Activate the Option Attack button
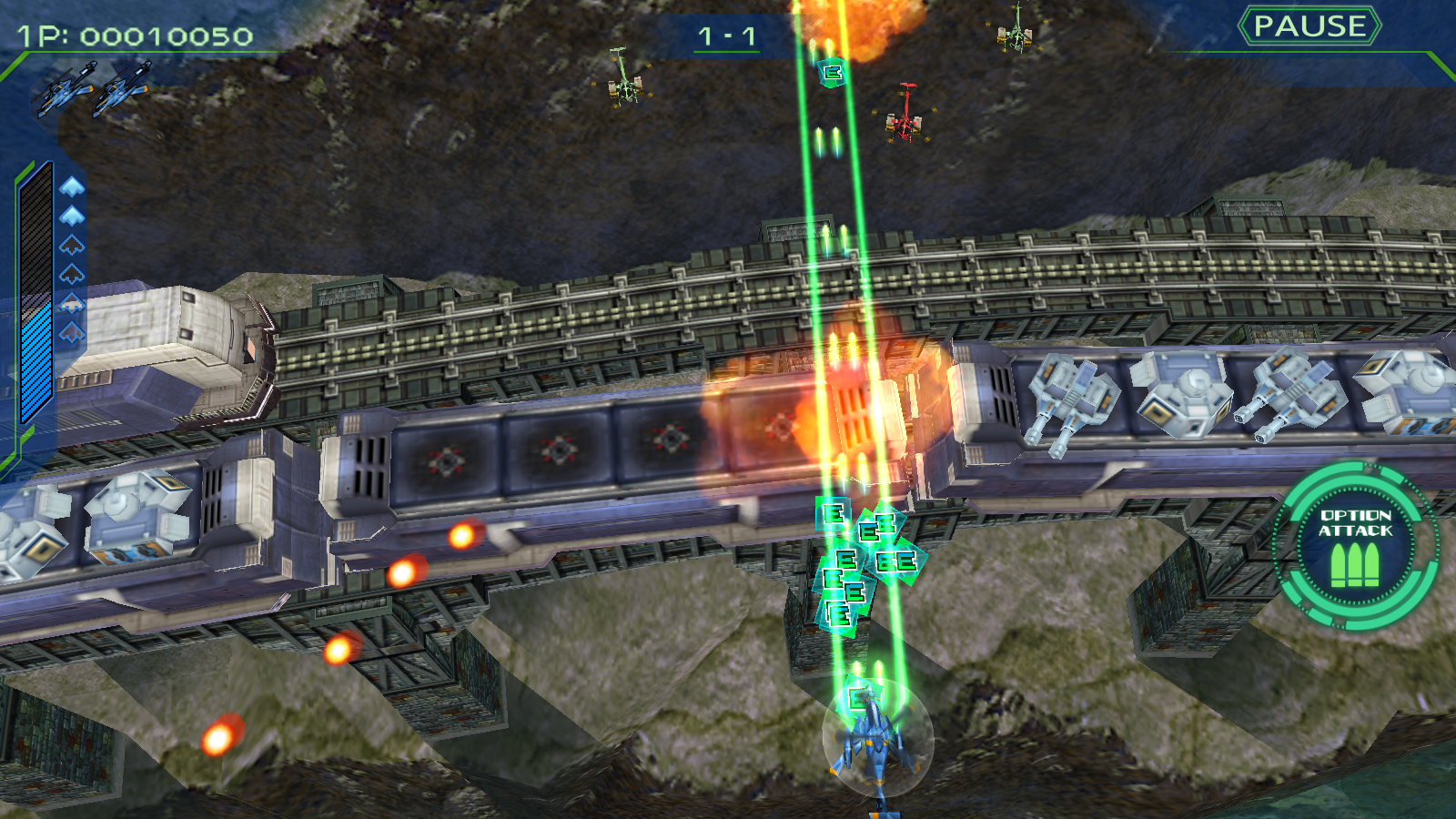The width and height of the screenshot is (1456, 819). [x=1355, y=545]
